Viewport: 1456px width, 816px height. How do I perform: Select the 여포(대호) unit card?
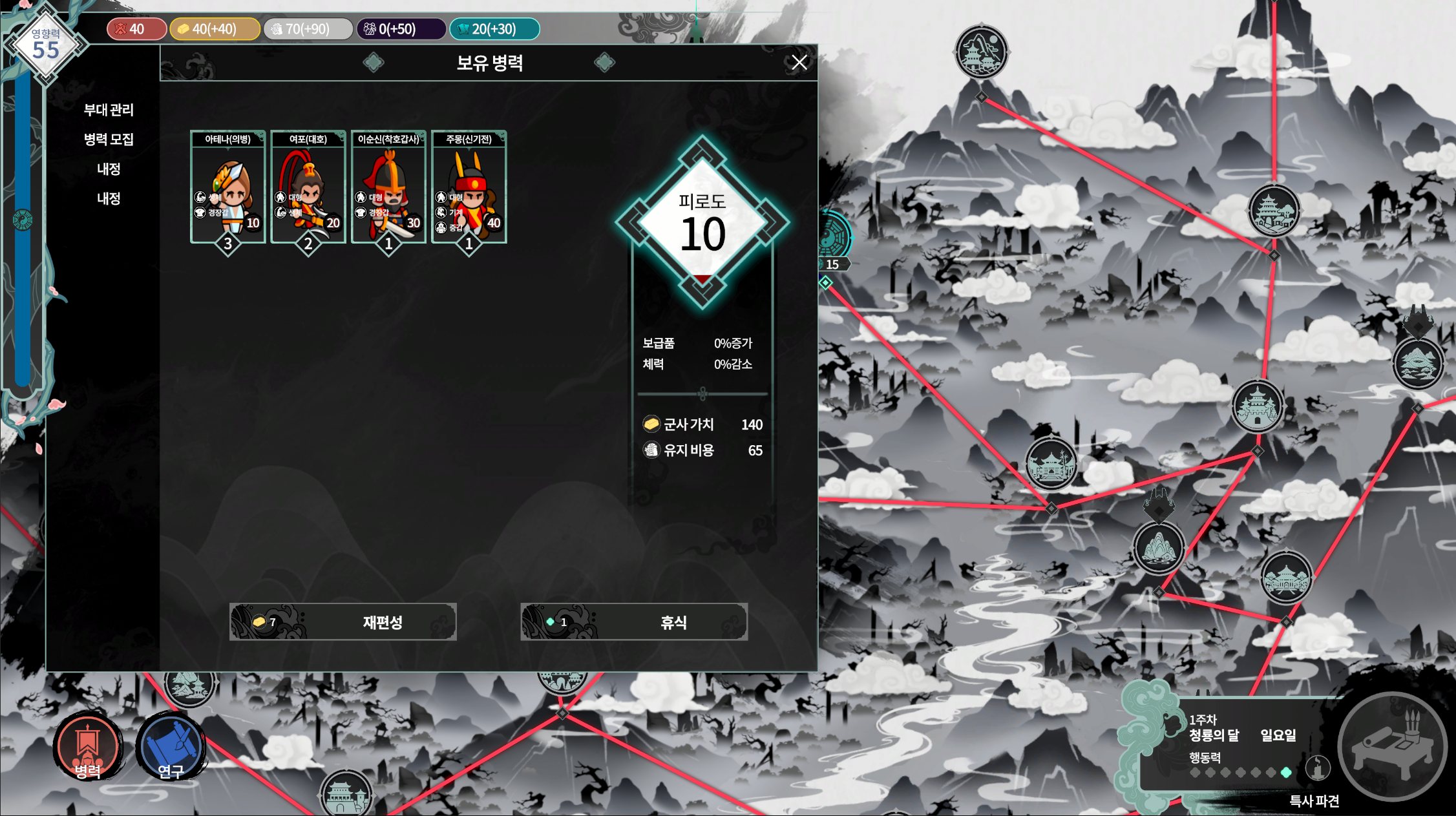(308, 187)
